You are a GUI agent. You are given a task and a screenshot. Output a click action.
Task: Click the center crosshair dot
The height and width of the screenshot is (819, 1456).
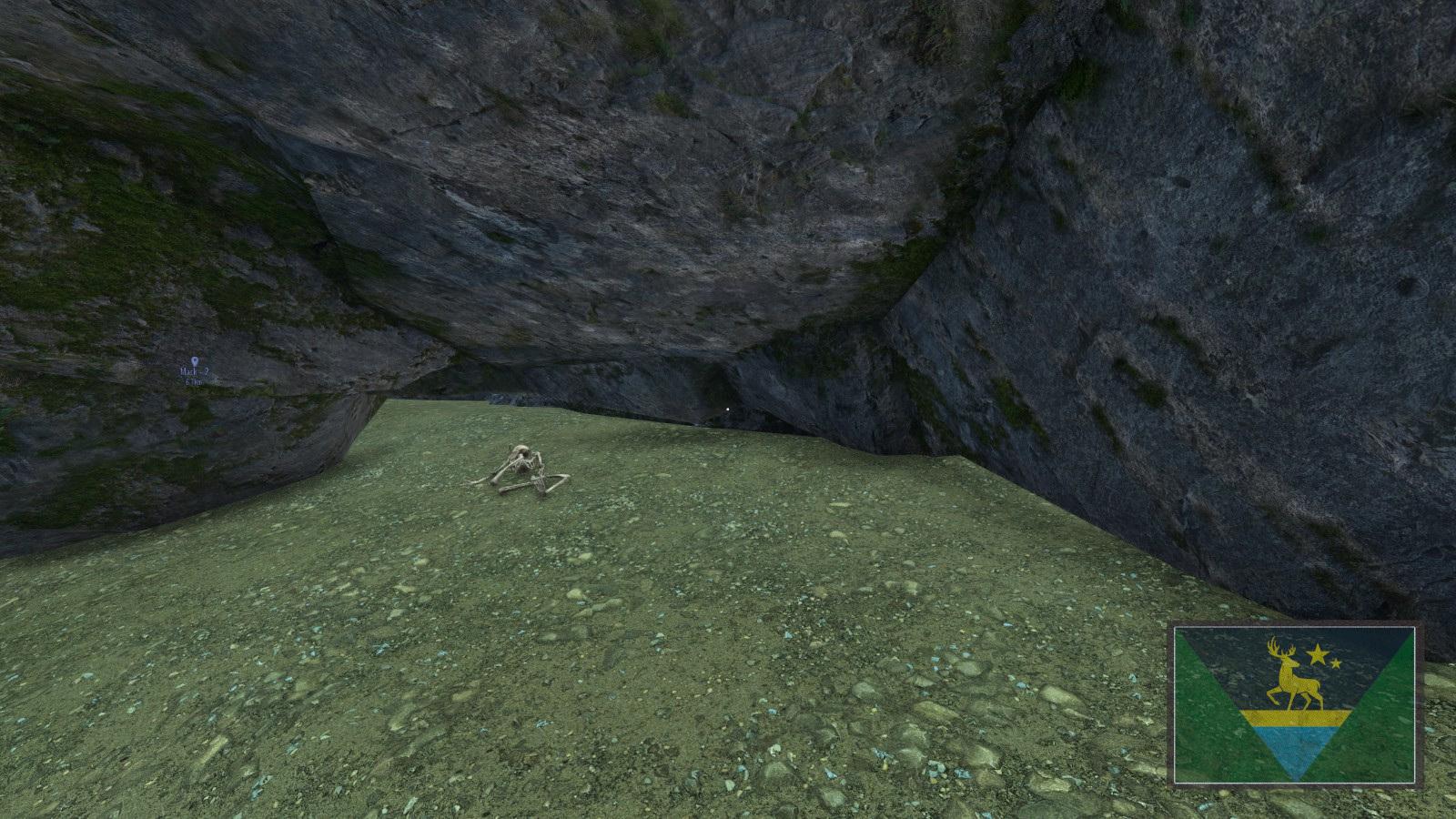click(x=728, y=411)
